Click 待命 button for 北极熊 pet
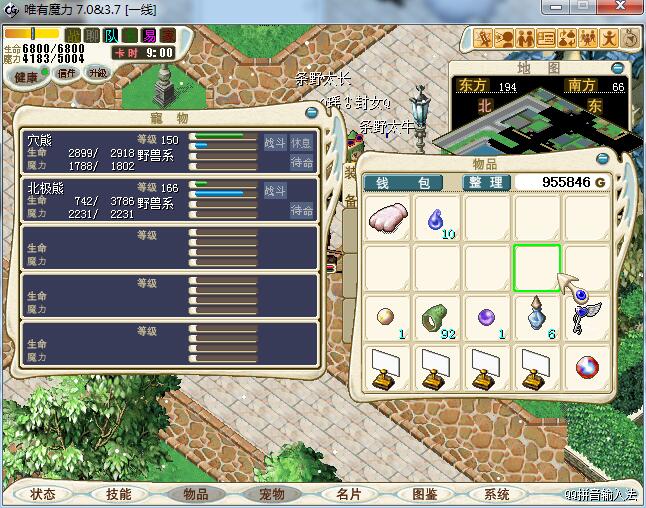The height and width of the screenshot is (508, 646). click(x=301, y=210)
